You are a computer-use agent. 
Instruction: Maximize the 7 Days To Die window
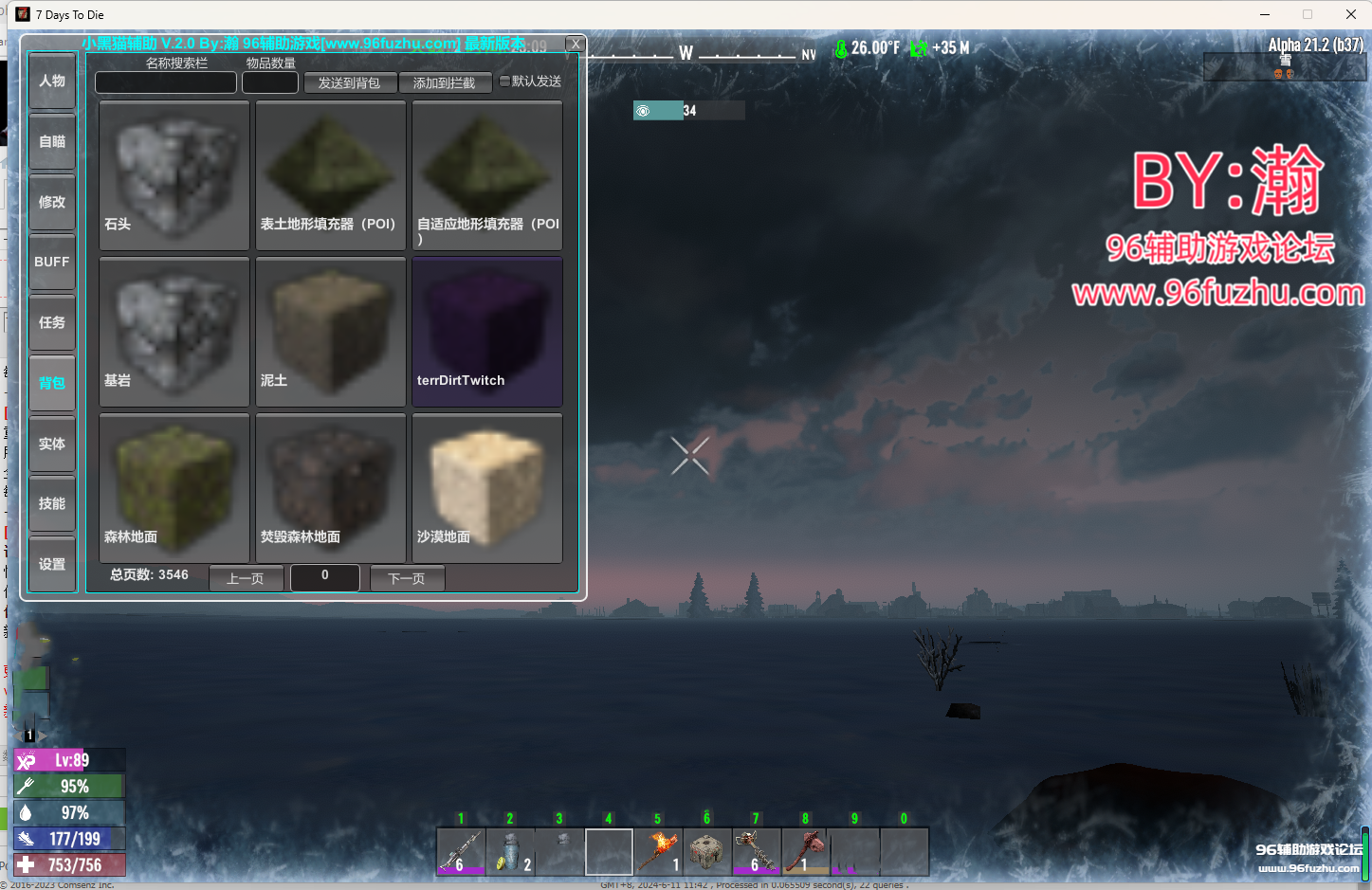point(1308,14)
